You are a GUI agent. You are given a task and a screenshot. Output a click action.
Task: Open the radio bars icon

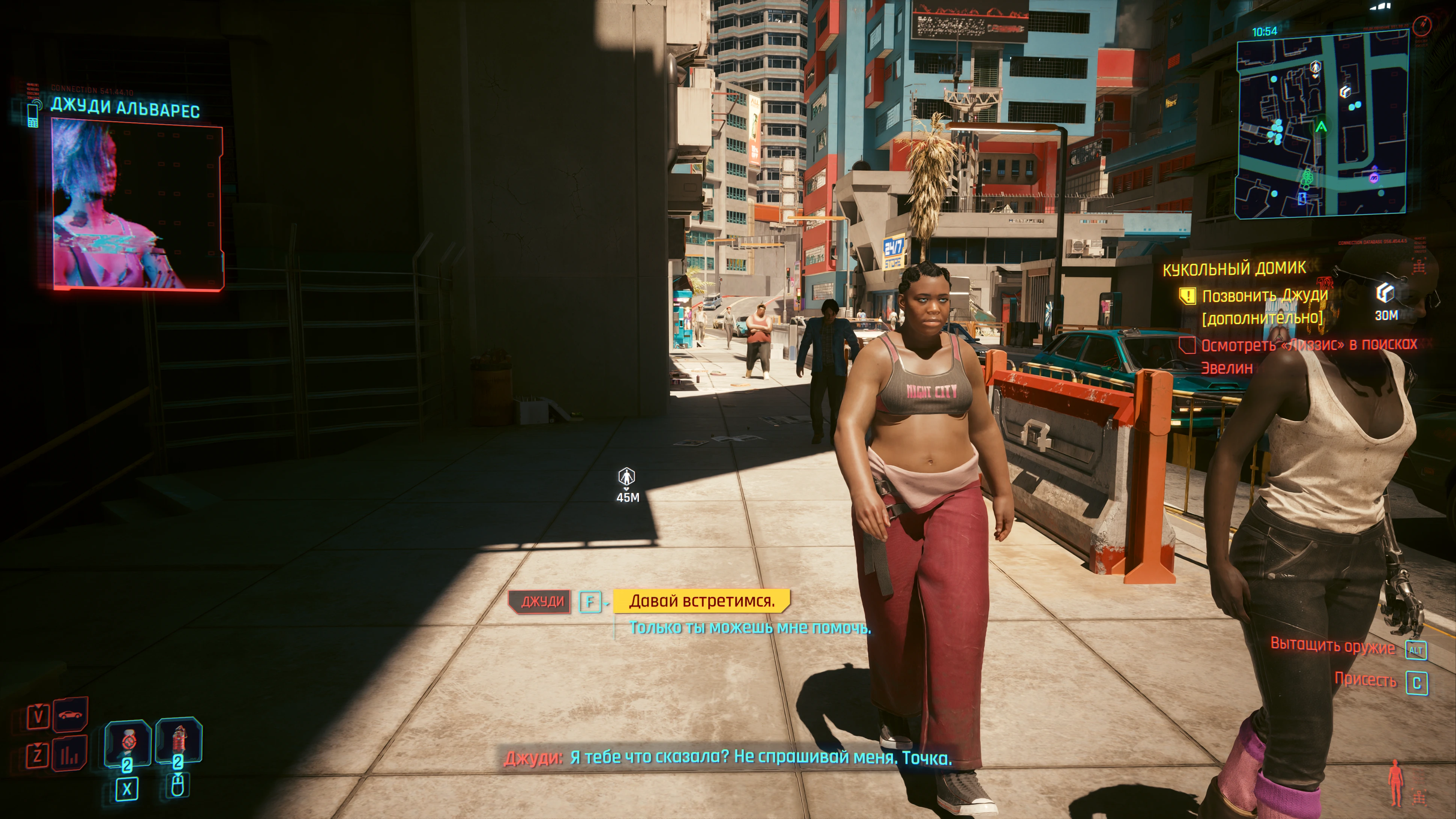(69, 754)
